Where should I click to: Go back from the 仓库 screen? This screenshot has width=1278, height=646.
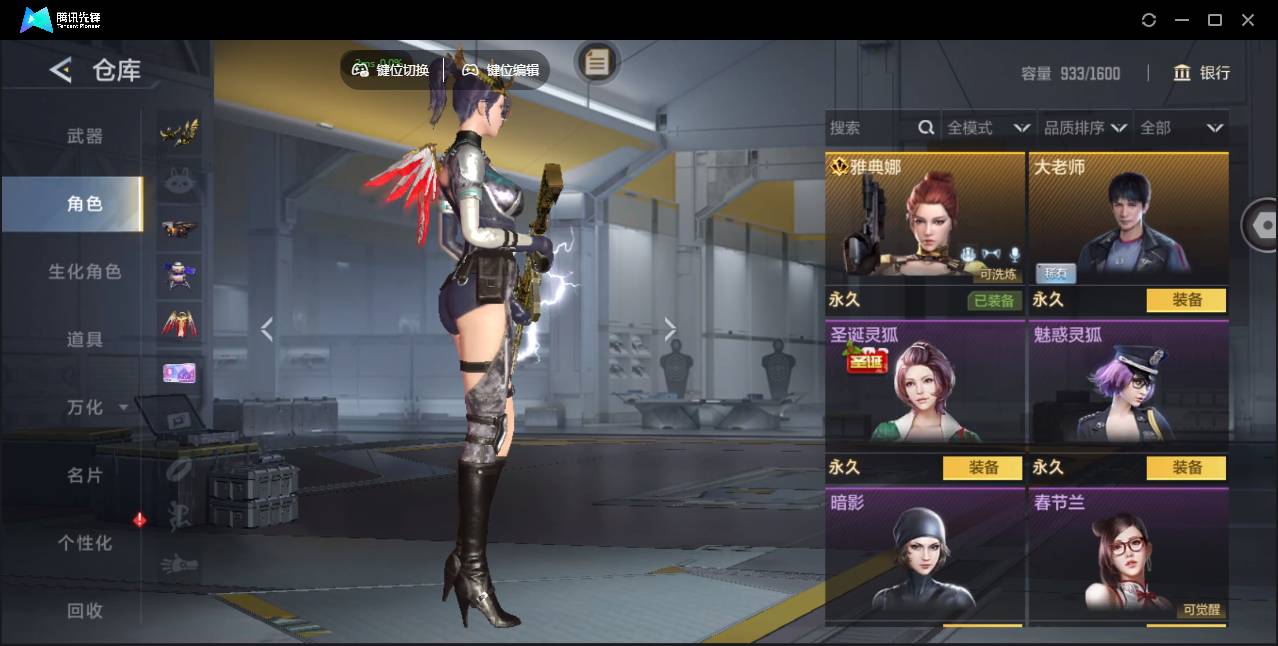click(x=61, y=70)
